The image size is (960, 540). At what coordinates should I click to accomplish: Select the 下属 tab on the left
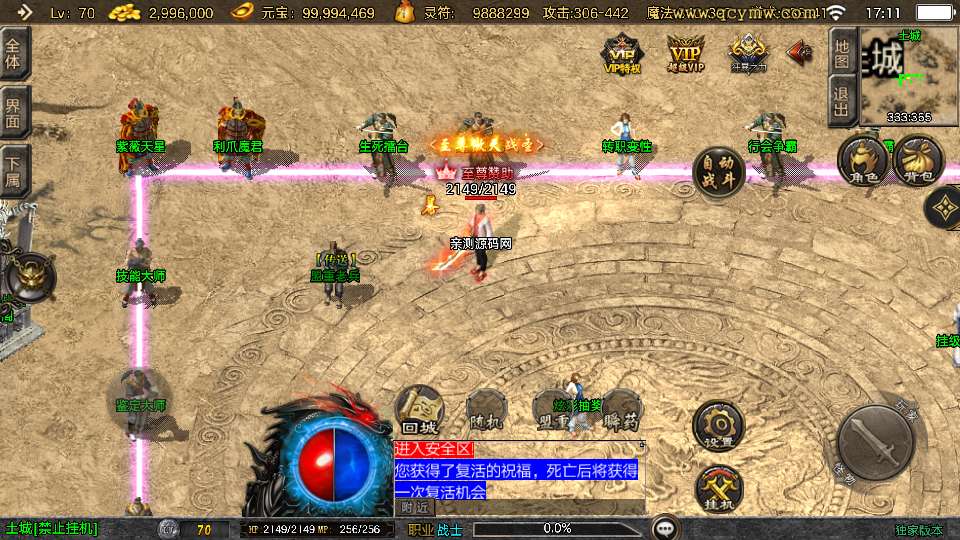pos(14,170)
